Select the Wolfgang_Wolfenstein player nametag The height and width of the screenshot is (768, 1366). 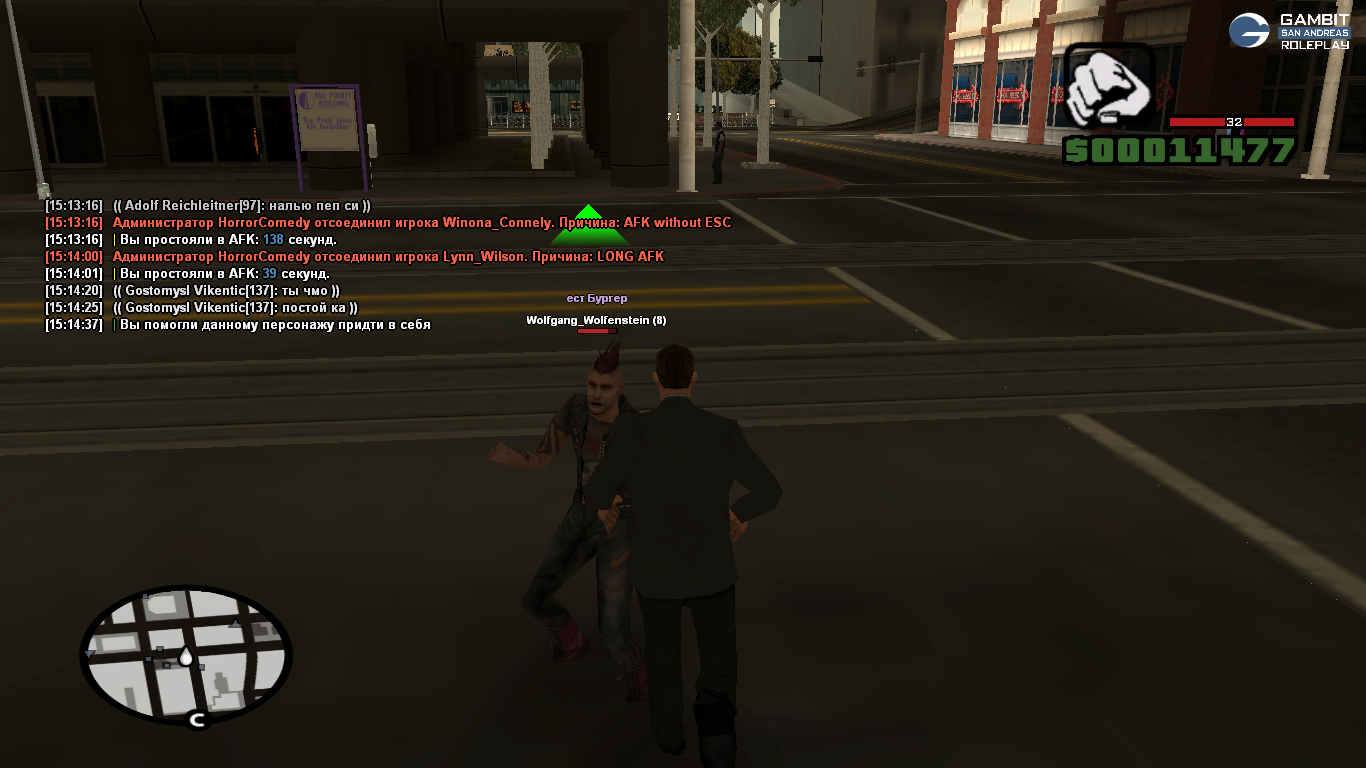[x=596, y=320]
